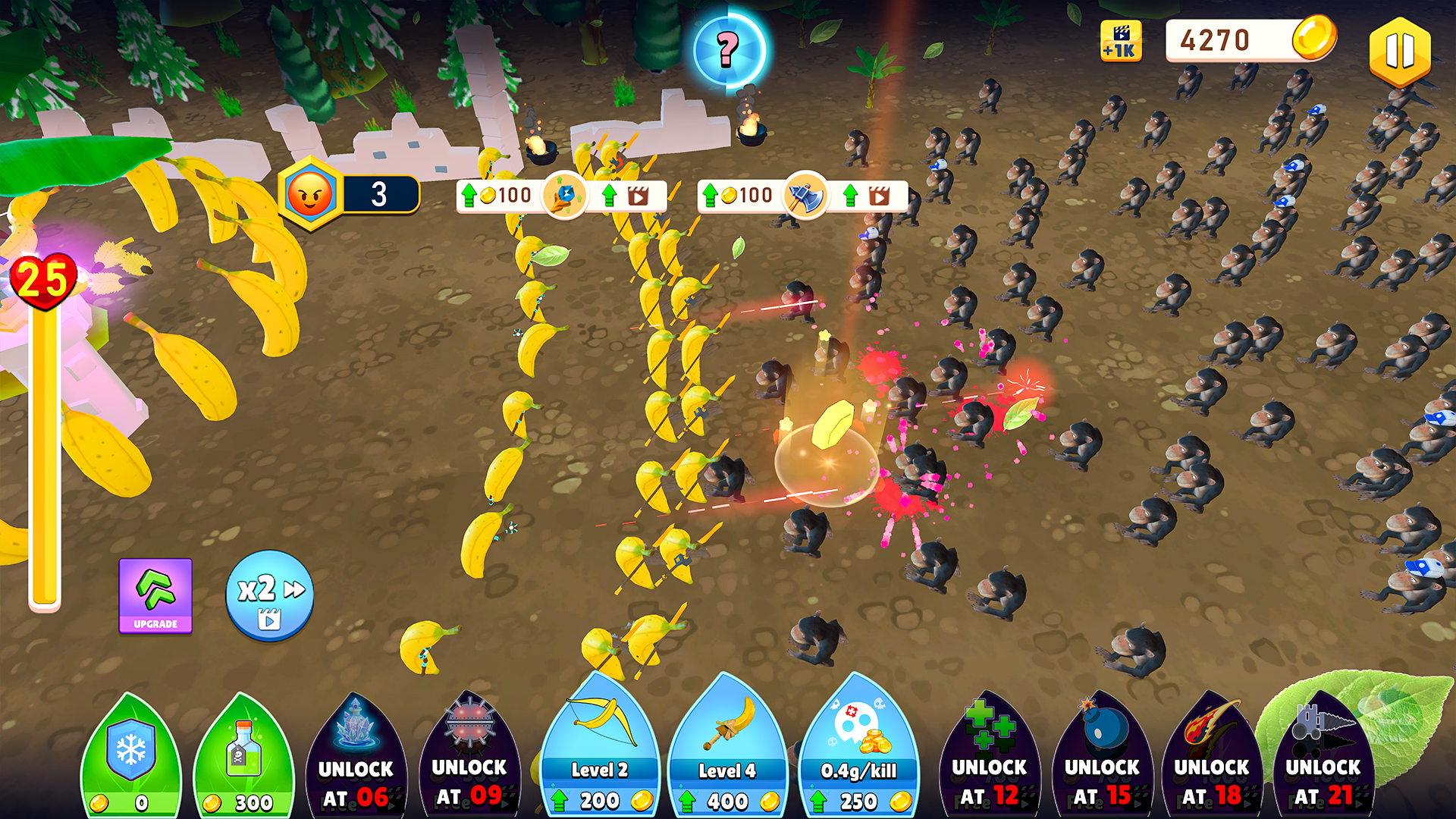
Task: Upgrade the axe unit by watching an ad
Action: 868,196
